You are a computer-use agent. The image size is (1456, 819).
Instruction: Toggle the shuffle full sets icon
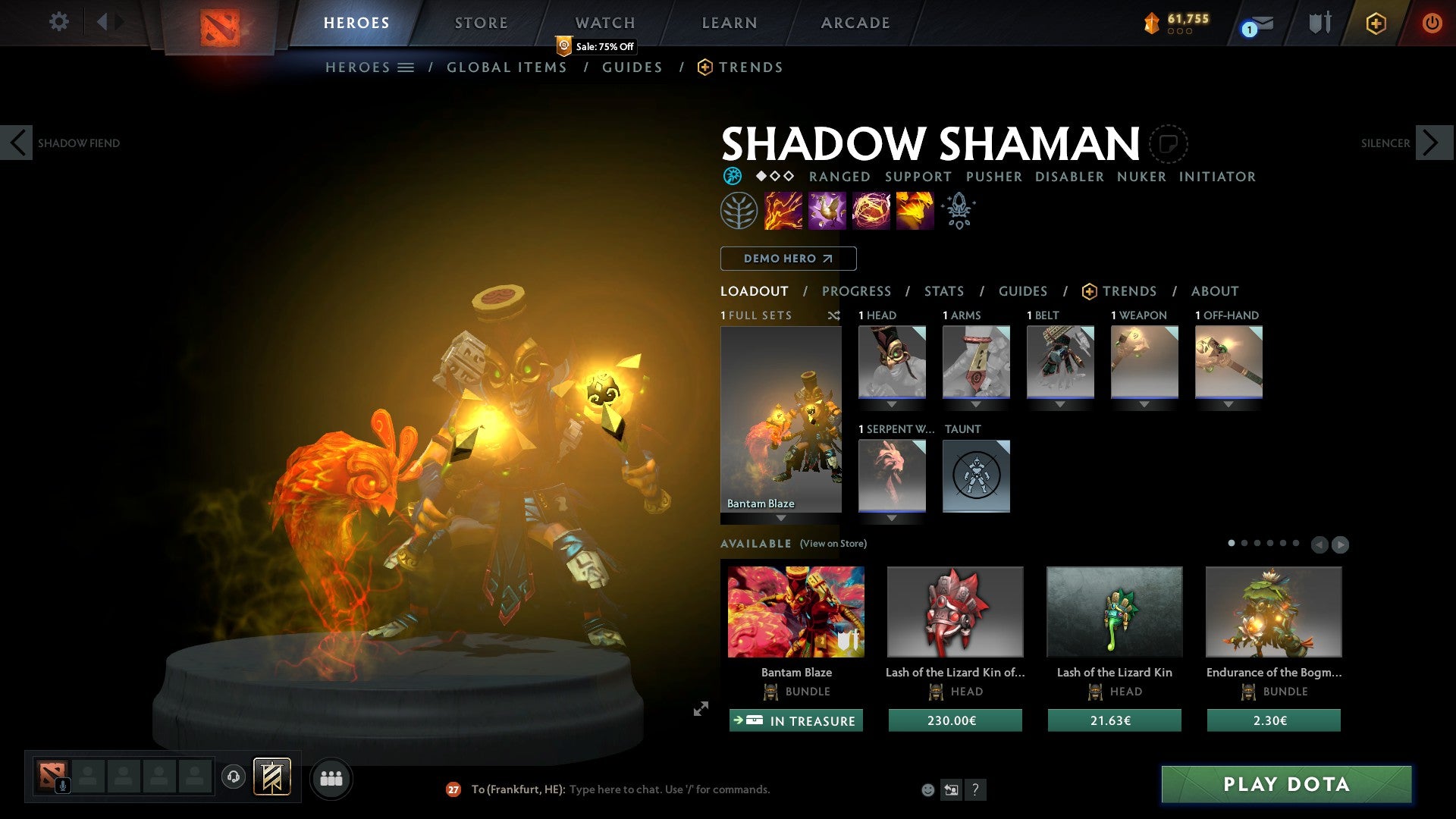834,315
